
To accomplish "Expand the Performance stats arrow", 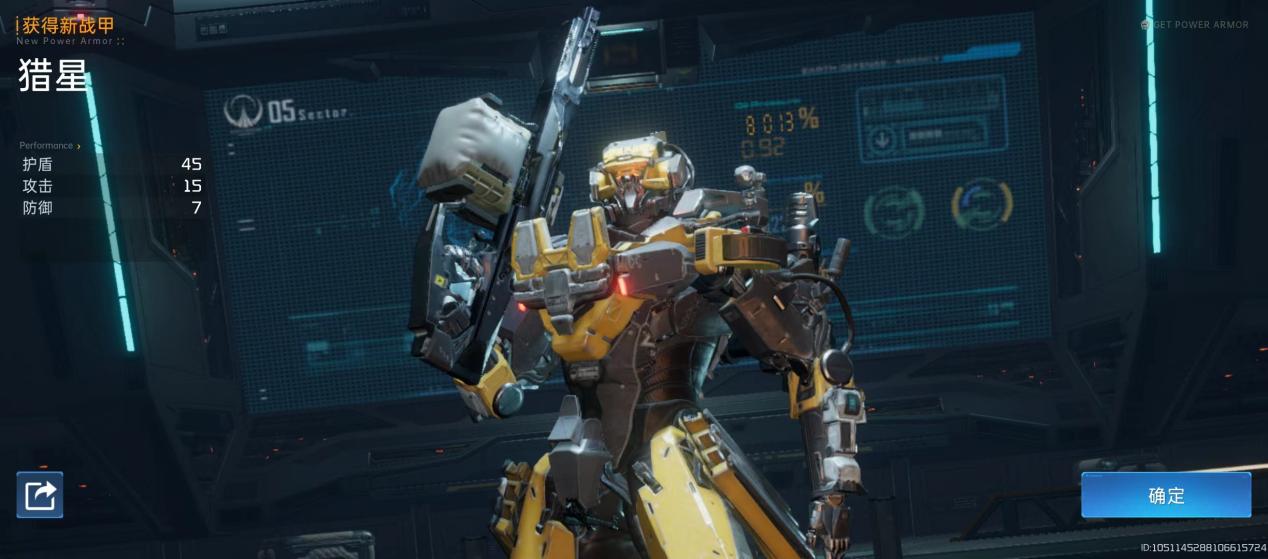I will pos(79,146).
